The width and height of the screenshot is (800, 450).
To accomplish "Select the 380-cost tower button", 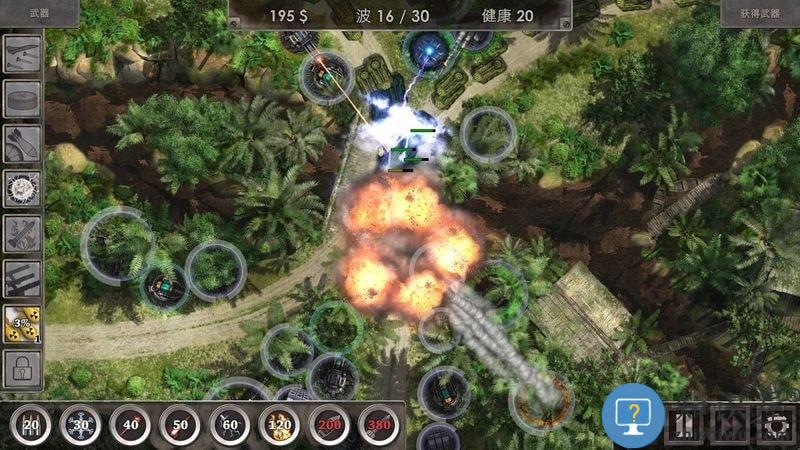I will point(380,425).
